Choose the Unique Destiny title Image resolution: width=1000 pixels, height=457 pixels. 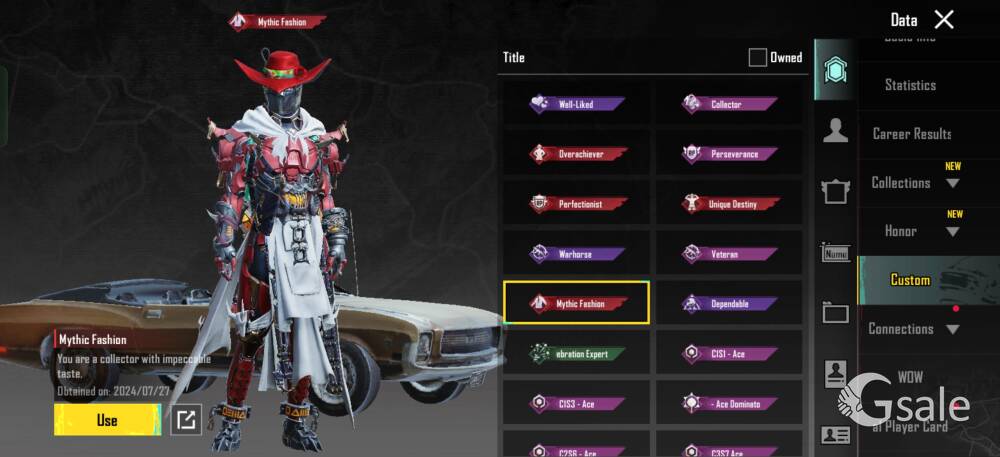tap(729, 204)
